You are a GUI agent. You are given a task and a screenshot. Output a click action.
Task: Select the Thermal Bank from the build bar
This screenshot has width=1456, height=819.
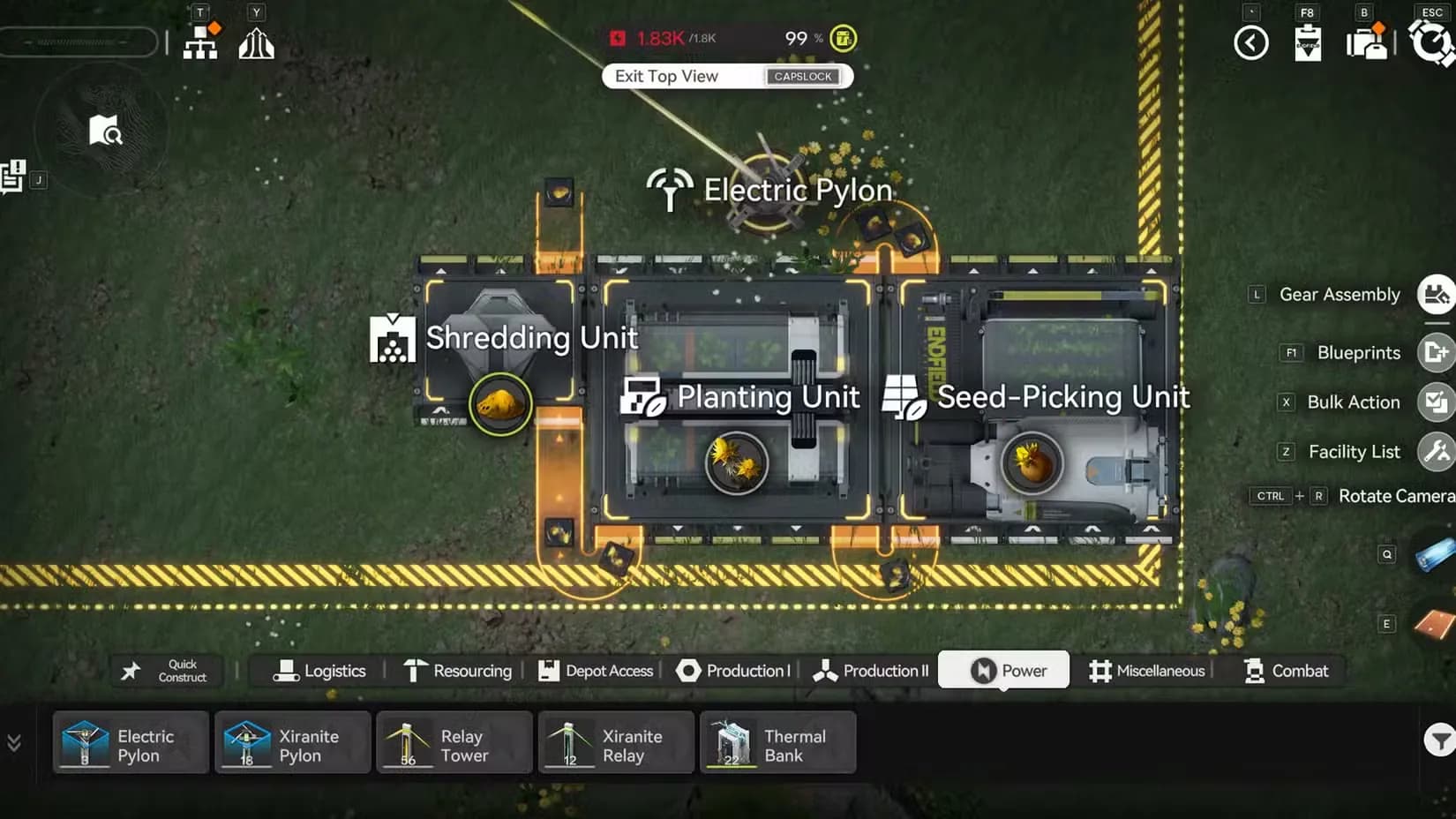[x=778, y=742]
